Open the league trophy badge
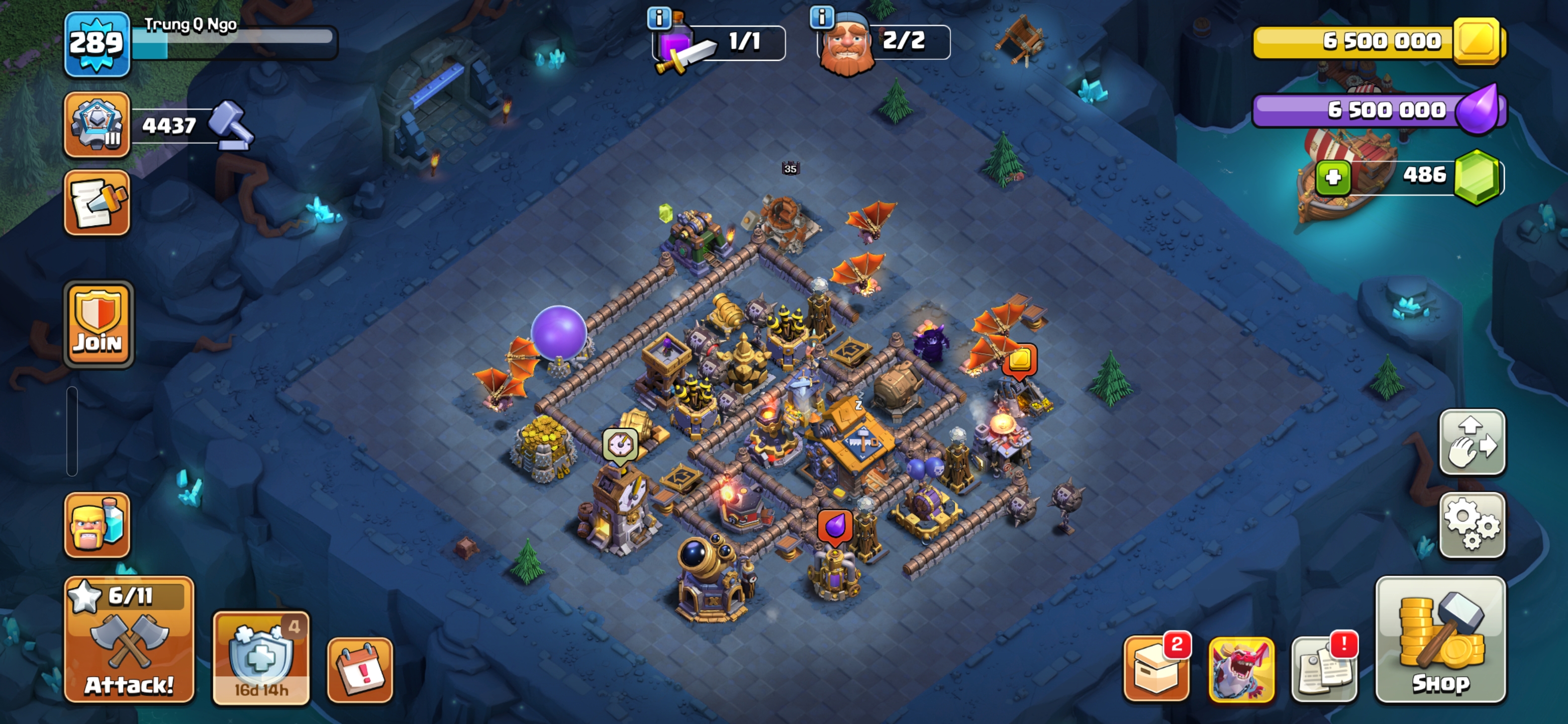The image size is (1568, 724). tap(97, 125)
